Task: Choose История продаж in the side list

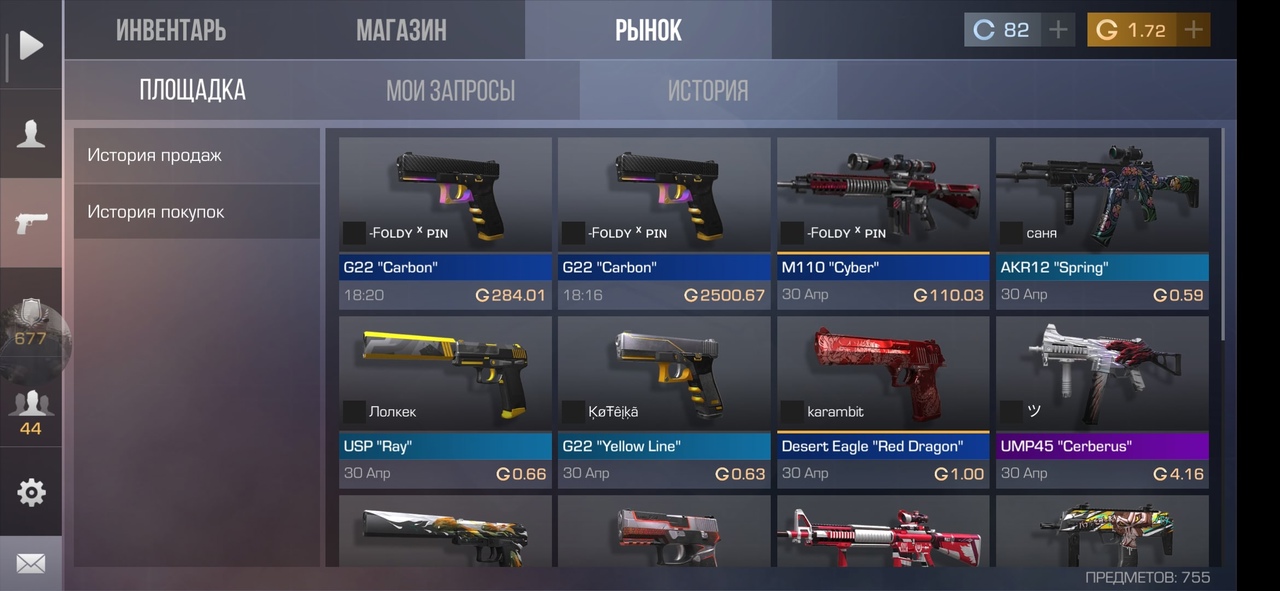Action: tap(196, 155)
